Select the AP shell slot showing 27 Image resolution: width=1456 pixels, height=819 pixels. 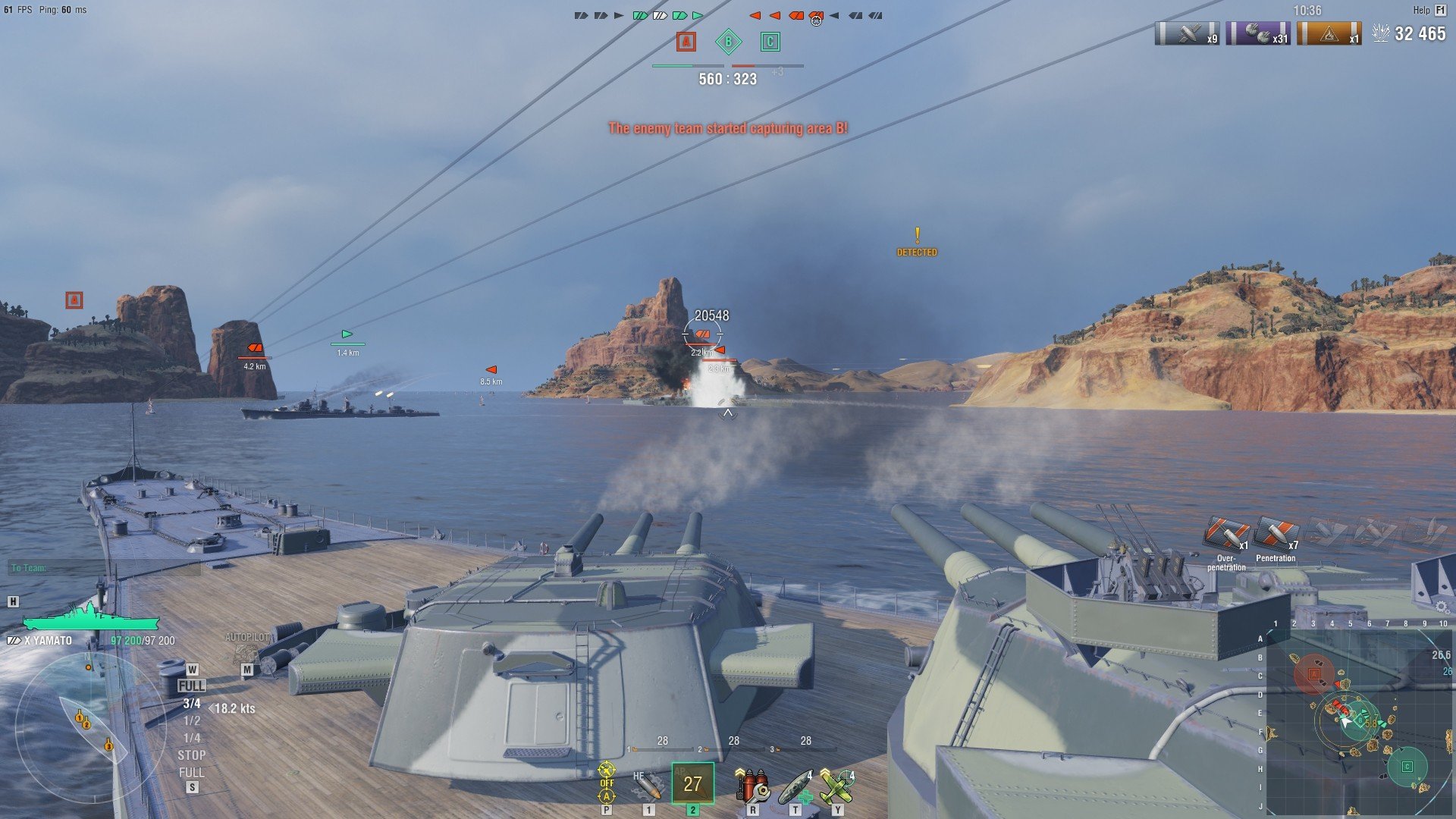tap(692, 783)
